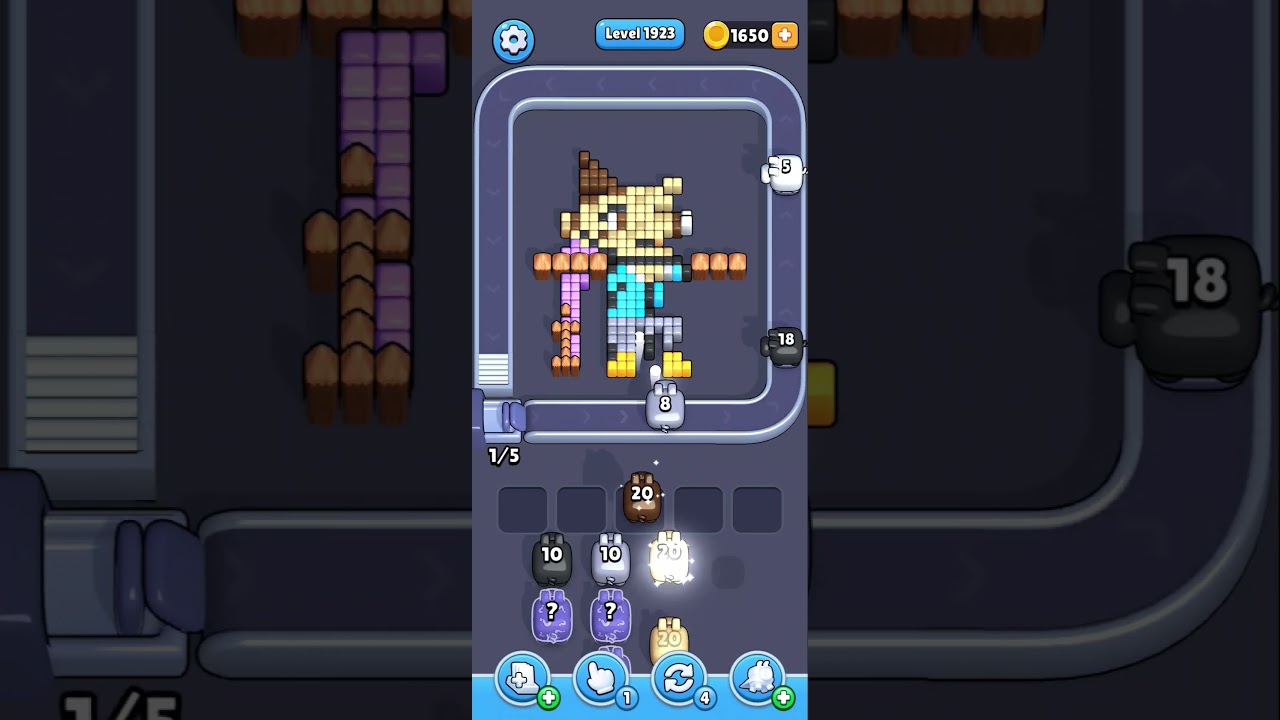Tap the green plus on the add-blocks booster
1280x720 pixels.
pos(547,699)
